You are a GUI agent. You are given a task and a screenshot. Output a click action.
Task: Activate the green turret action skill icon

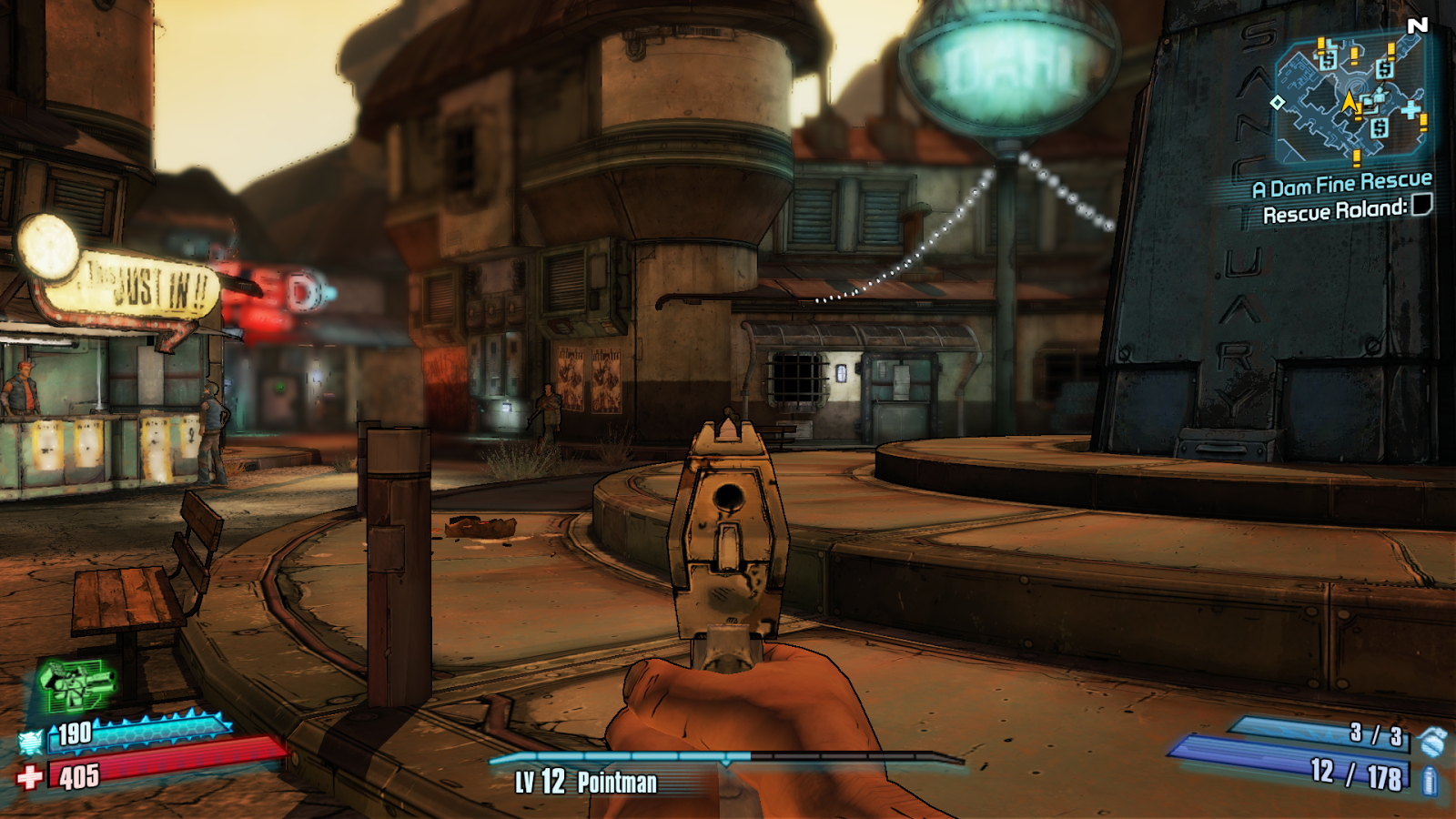pos(76,684)
